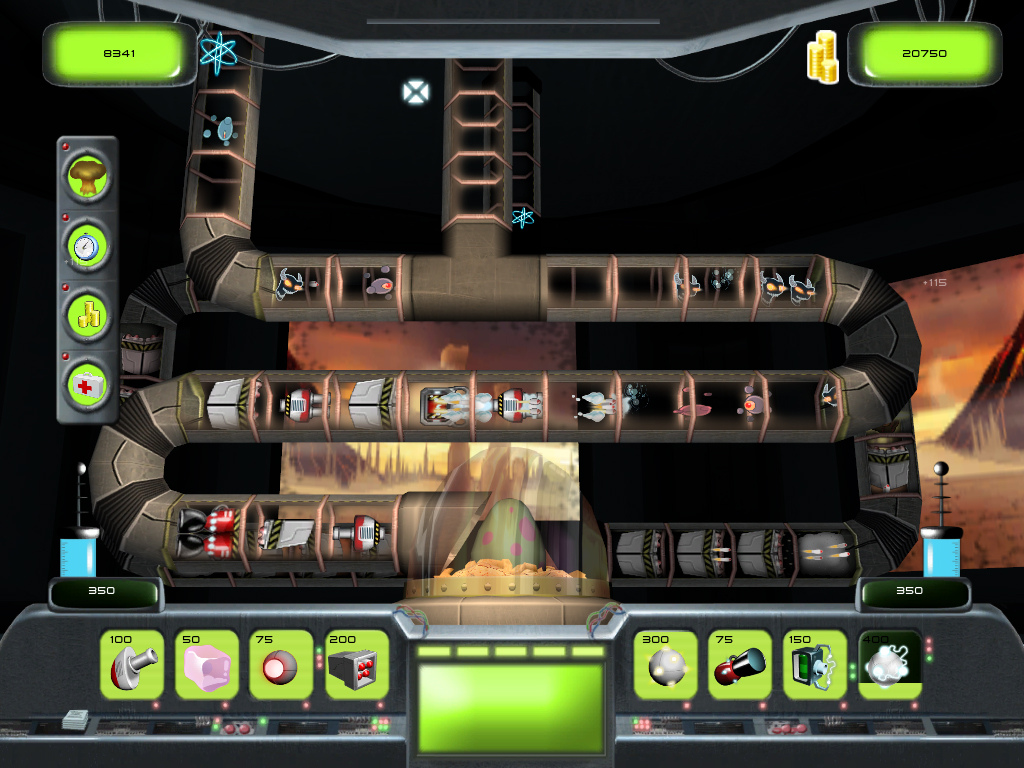Select the 200-cost red rocket launcher box
The height and width of the screenshot is (768, 1024).
click(357, 665)
